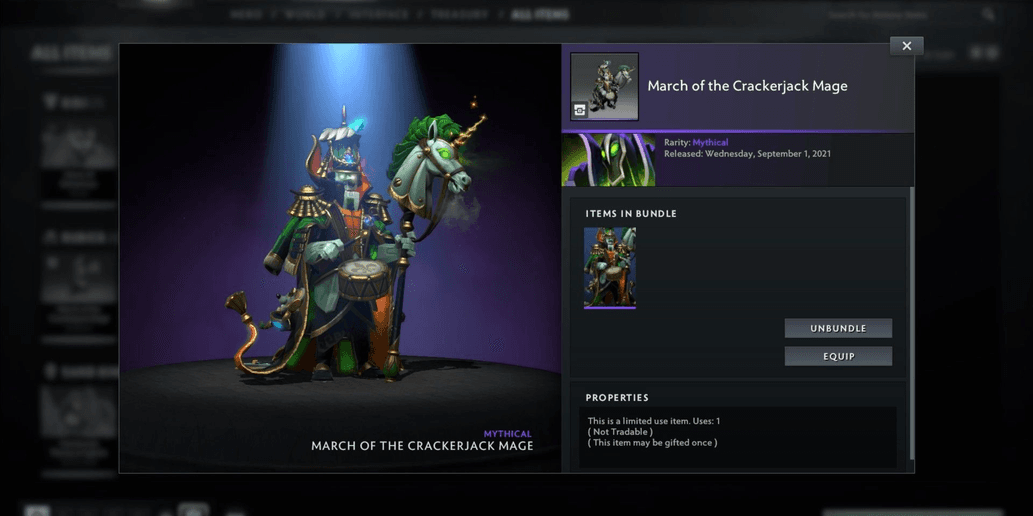Select the bundled item thumbnail
The image size is (1033, 516).
pyautogui.click(x=610, y=267)
